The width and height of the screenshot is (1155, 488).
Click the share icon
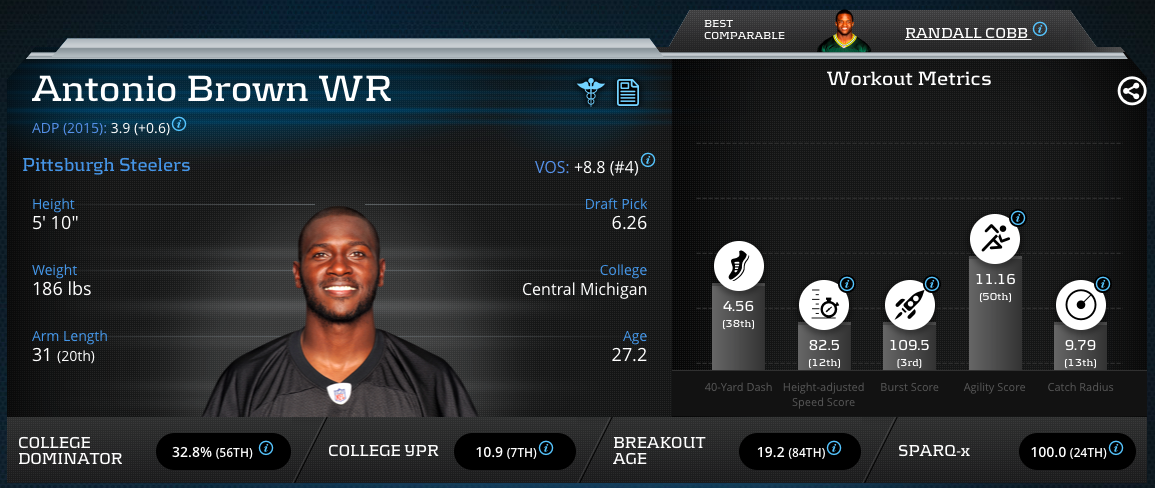(x=1131, y=92)
